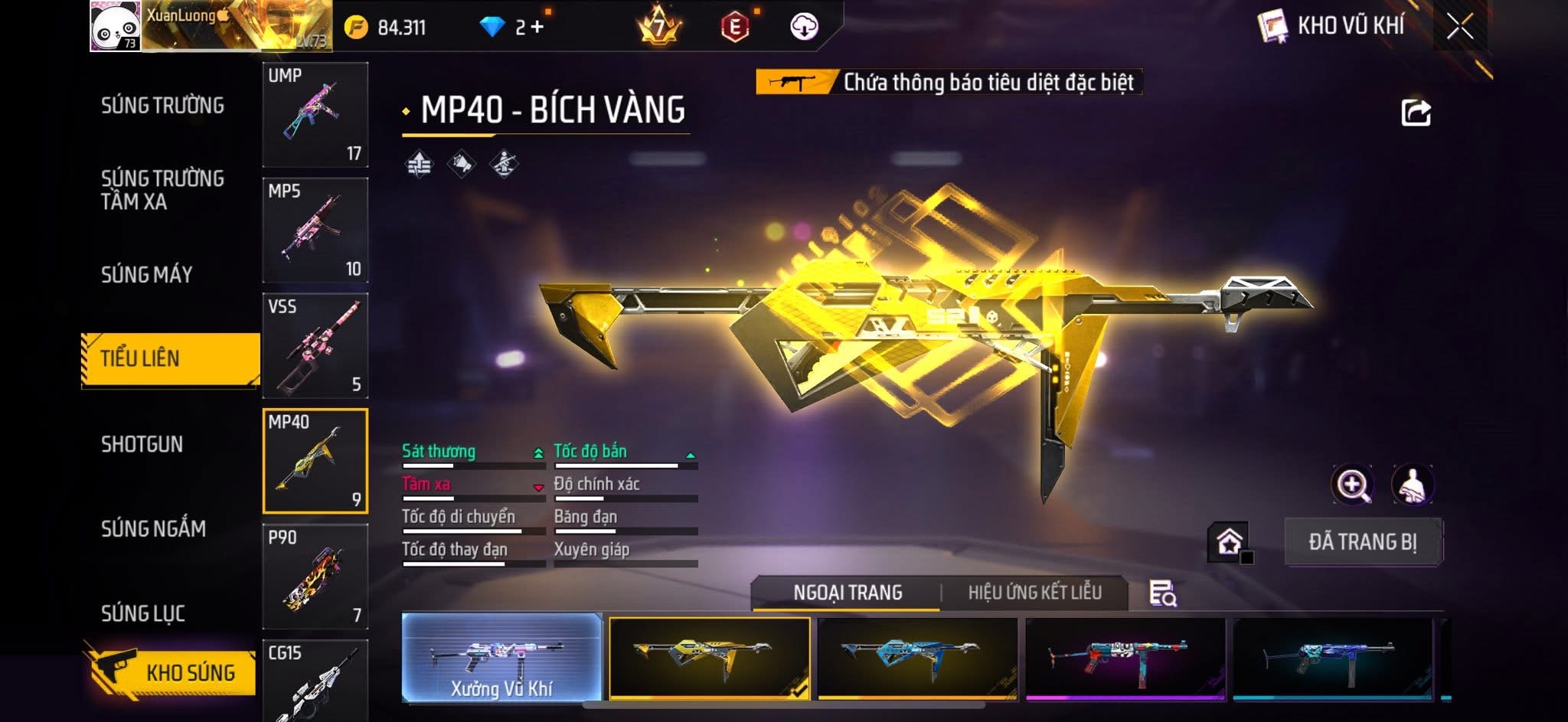This screenshot has width=1568, height=722.
Task: Select the Xưởng Vũ Khí skin
Action: tap(501, 658)
